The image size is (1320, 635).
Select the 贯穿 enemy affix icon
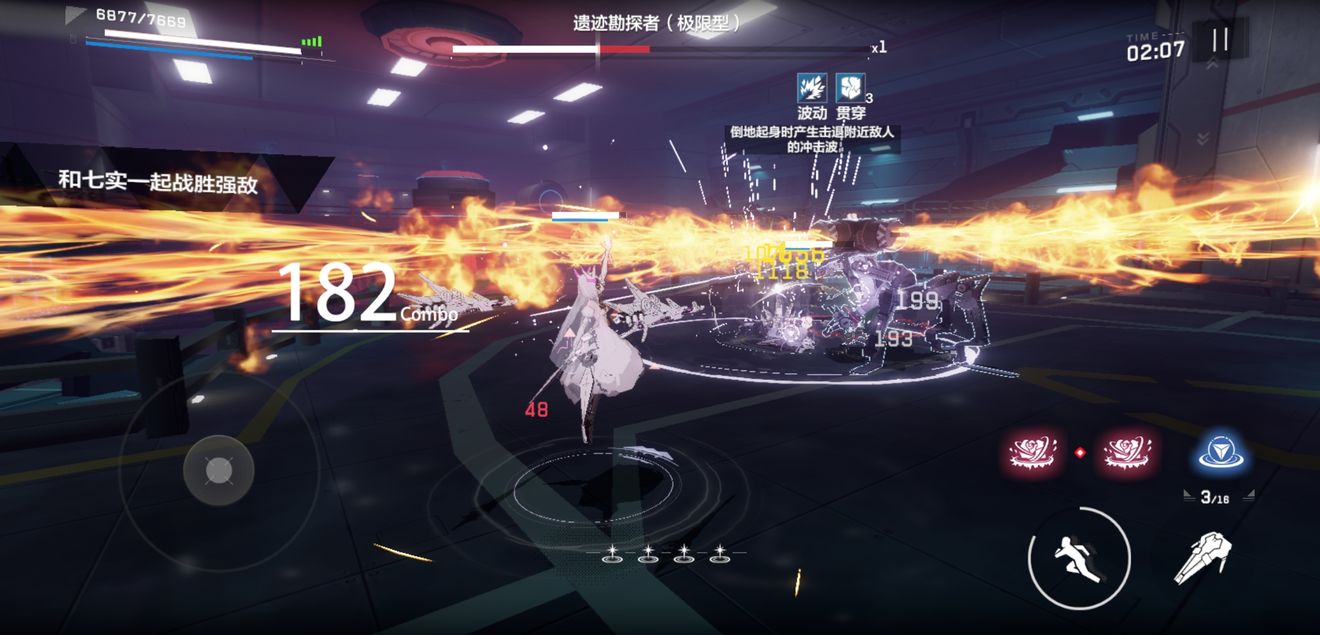point(850,88)
